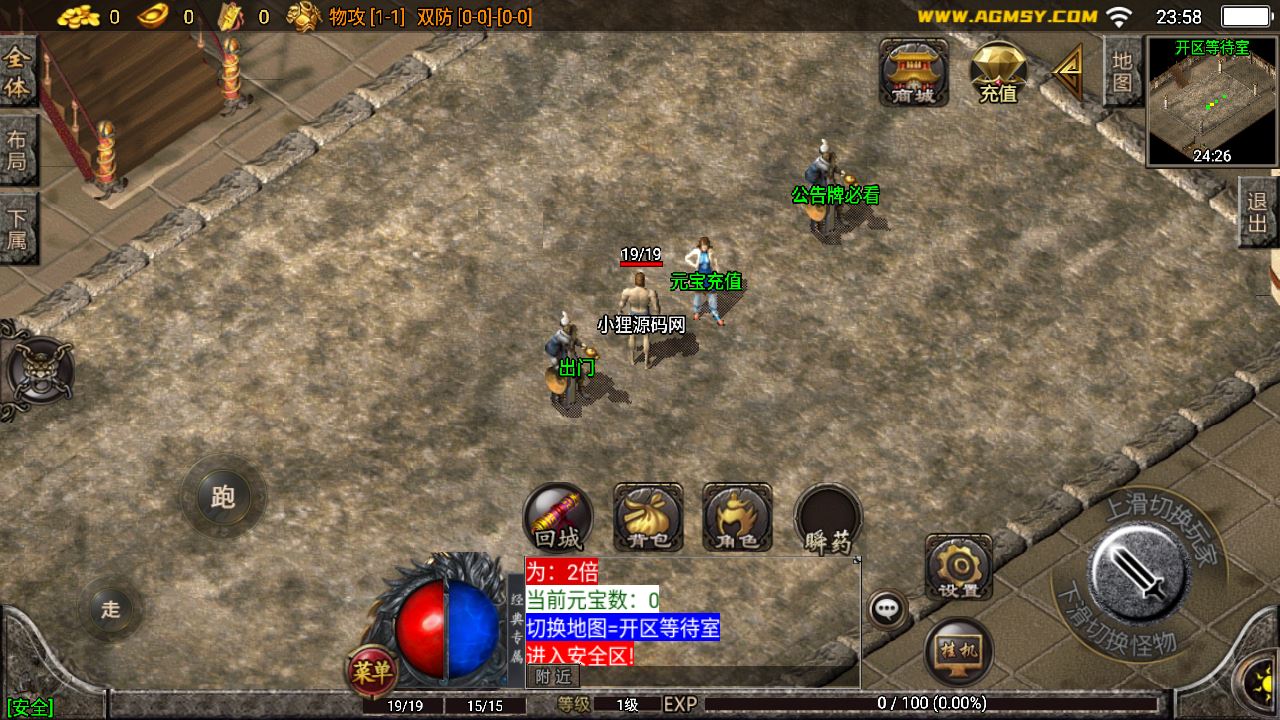Viewport: 1280px width, 720px height.
Task: Use the 回城 return-to-town scroll
Action: pyautogui.click(x=558, y=517)
